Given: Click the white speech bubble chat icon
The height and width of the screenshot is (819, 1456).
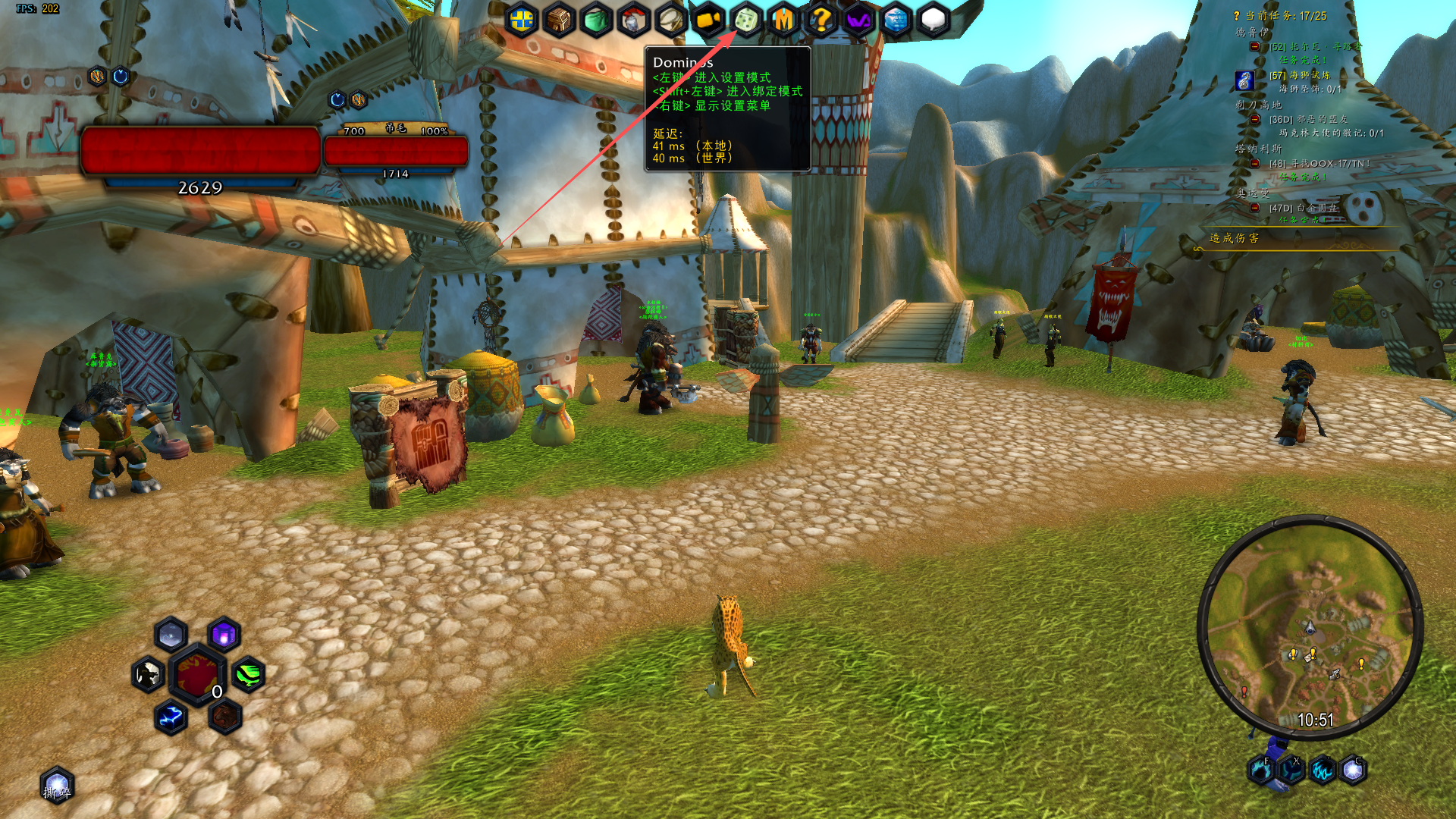Looking at the screenshot, I should pos(934,20).
